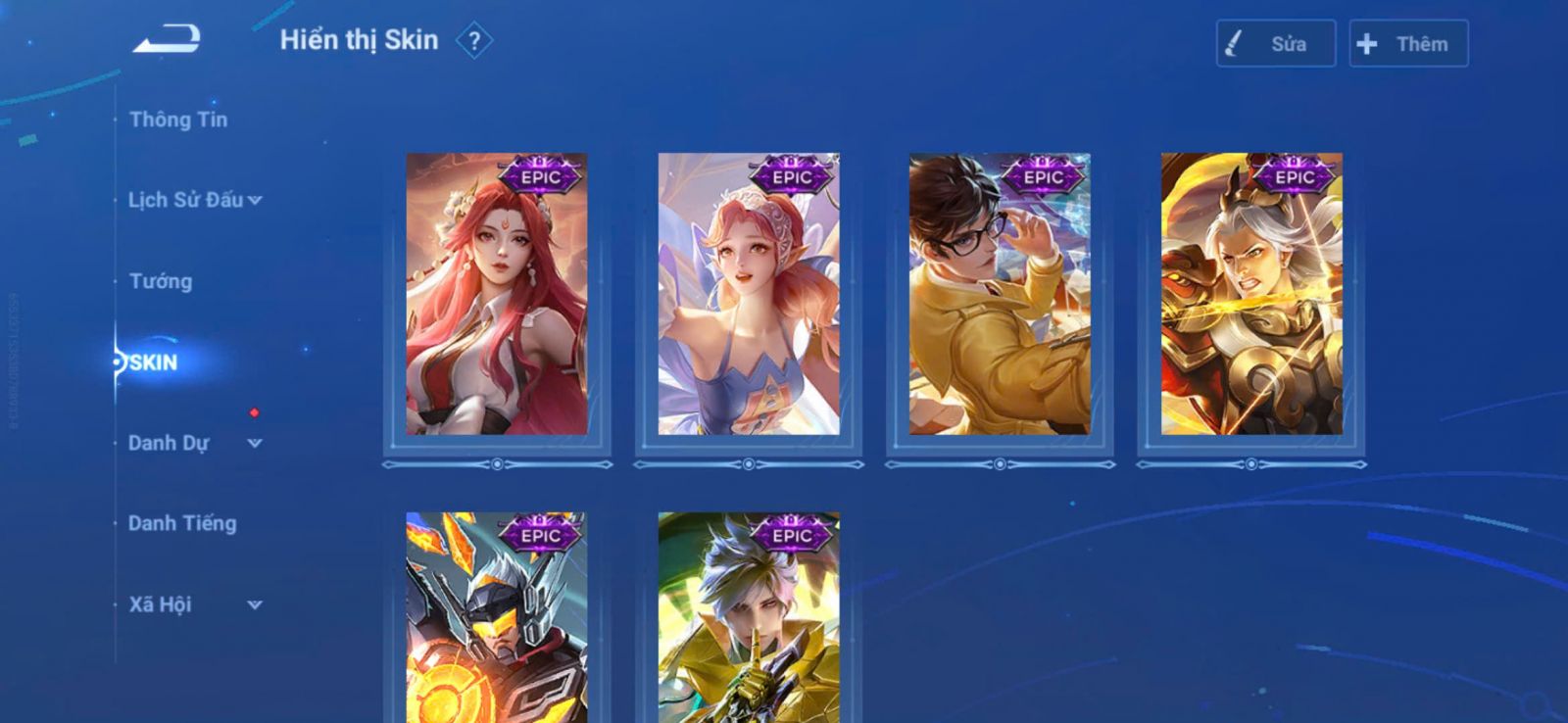
Task: Pick the white-haired golden armor warrior skin
Action: 1251,294
